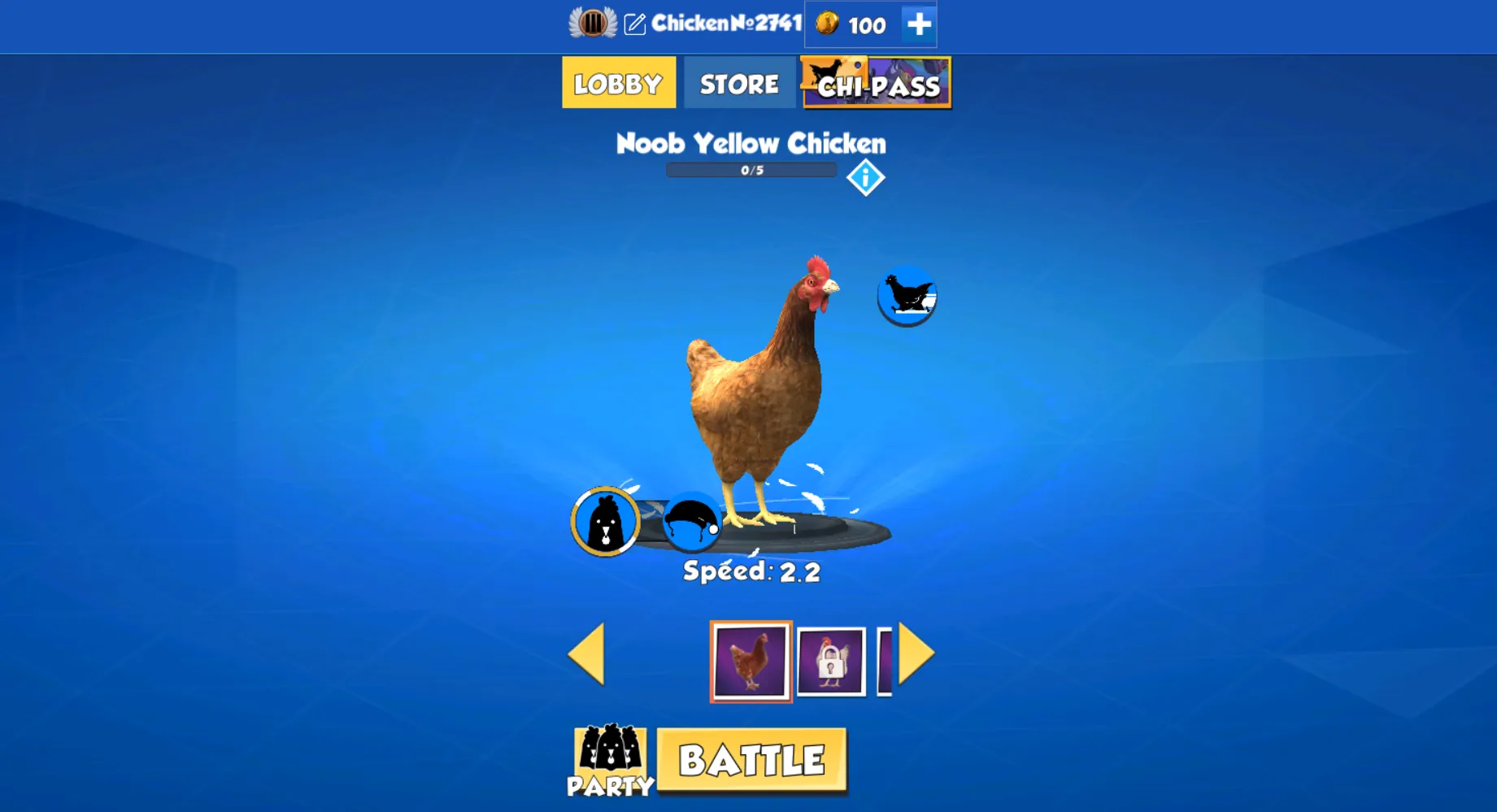Open the black chicken skin selector

907,295
